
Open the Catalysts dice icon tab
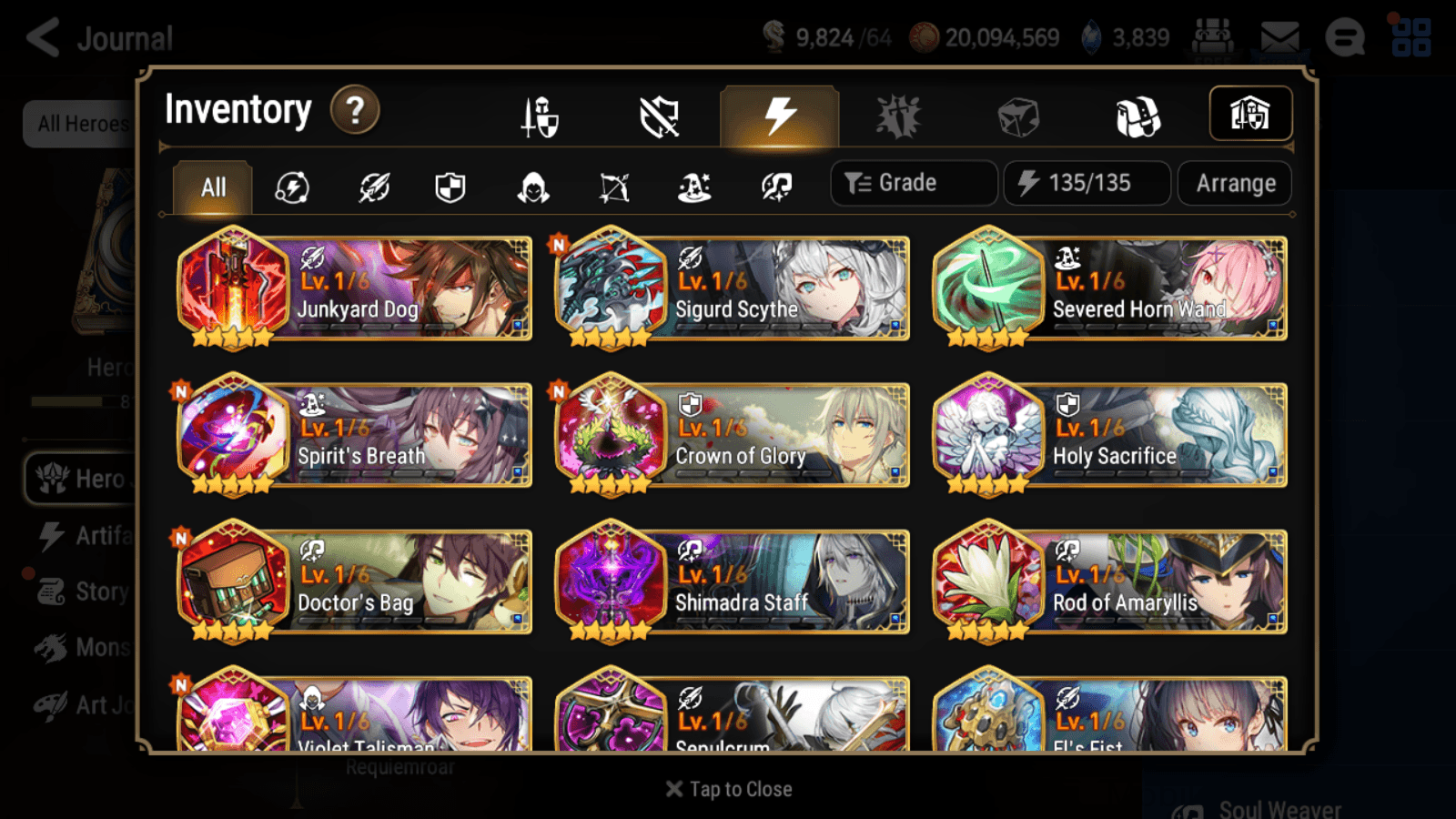pyautogui.click(x=1017, y=115)
